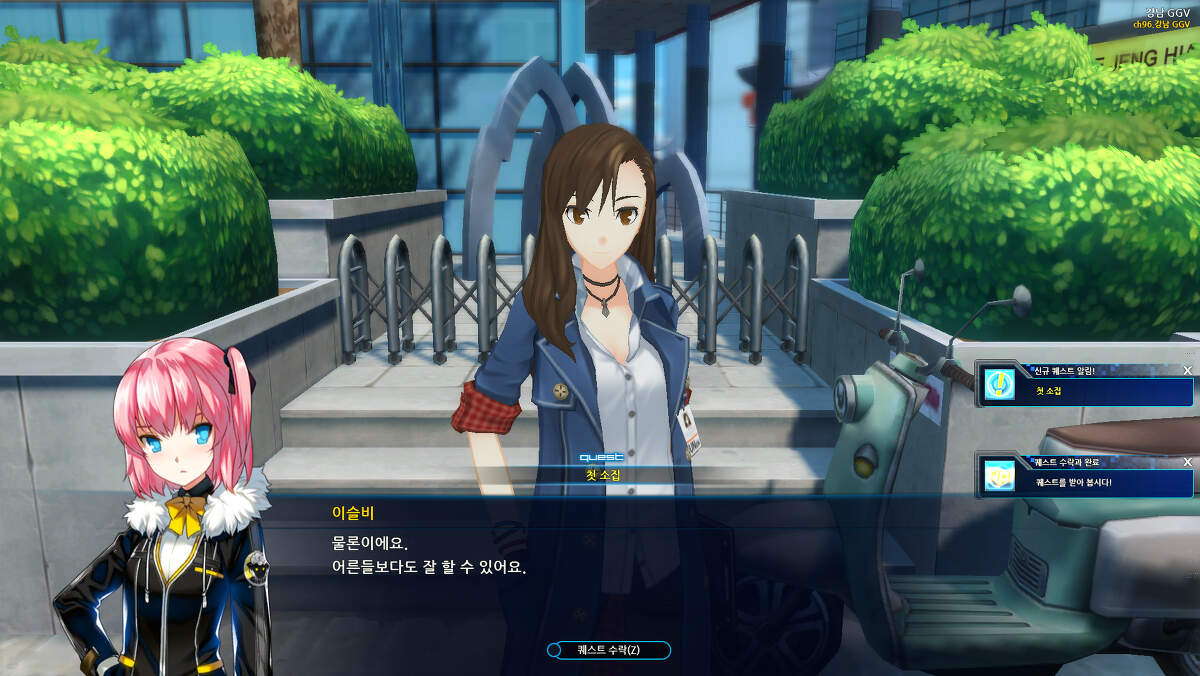1200x676 pixels.
Task: Open the 퀘스트를 받아 봅시다 tutorial notification
Action: click(x=1073, y=482)
